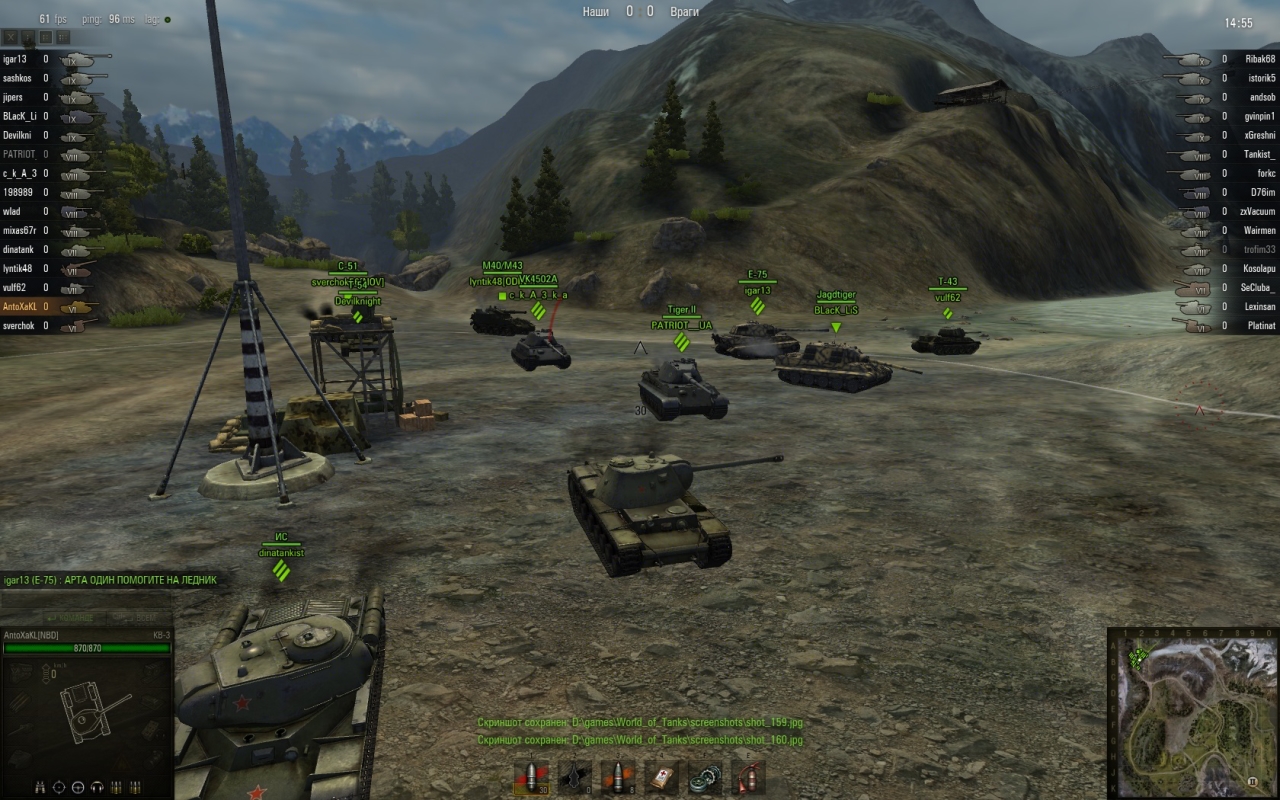Click the battlefield minimap

click(x=1192, y=713)
